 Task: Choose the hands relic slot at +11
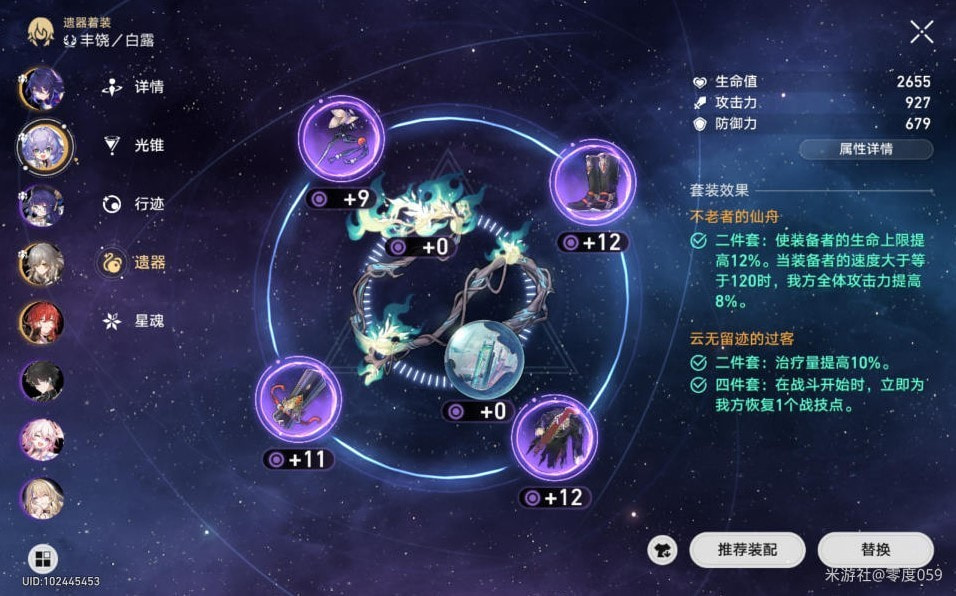pos(299,400)
